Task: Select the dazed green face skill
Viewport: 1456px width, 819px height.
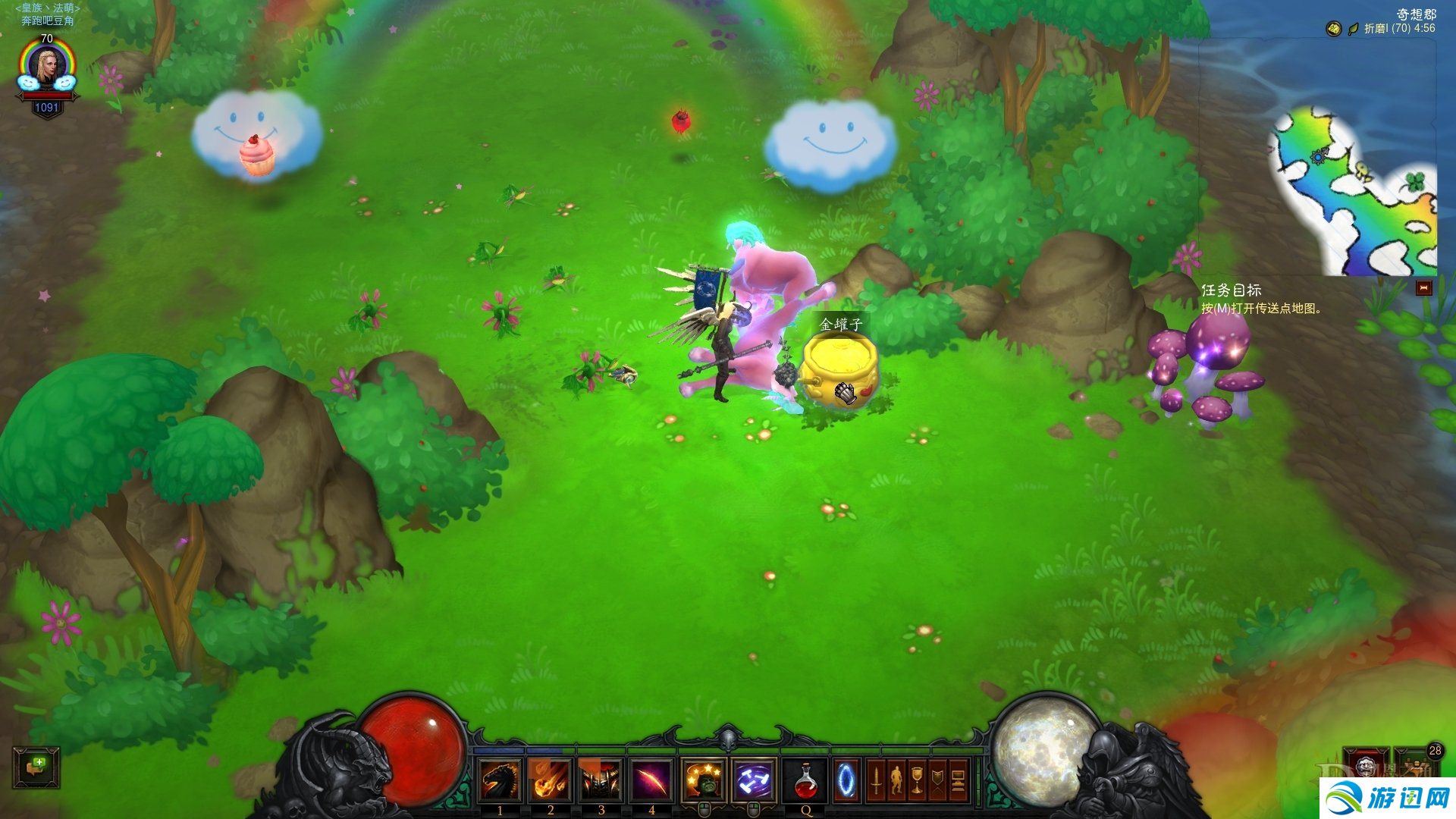Action: [x=704, y=780]
